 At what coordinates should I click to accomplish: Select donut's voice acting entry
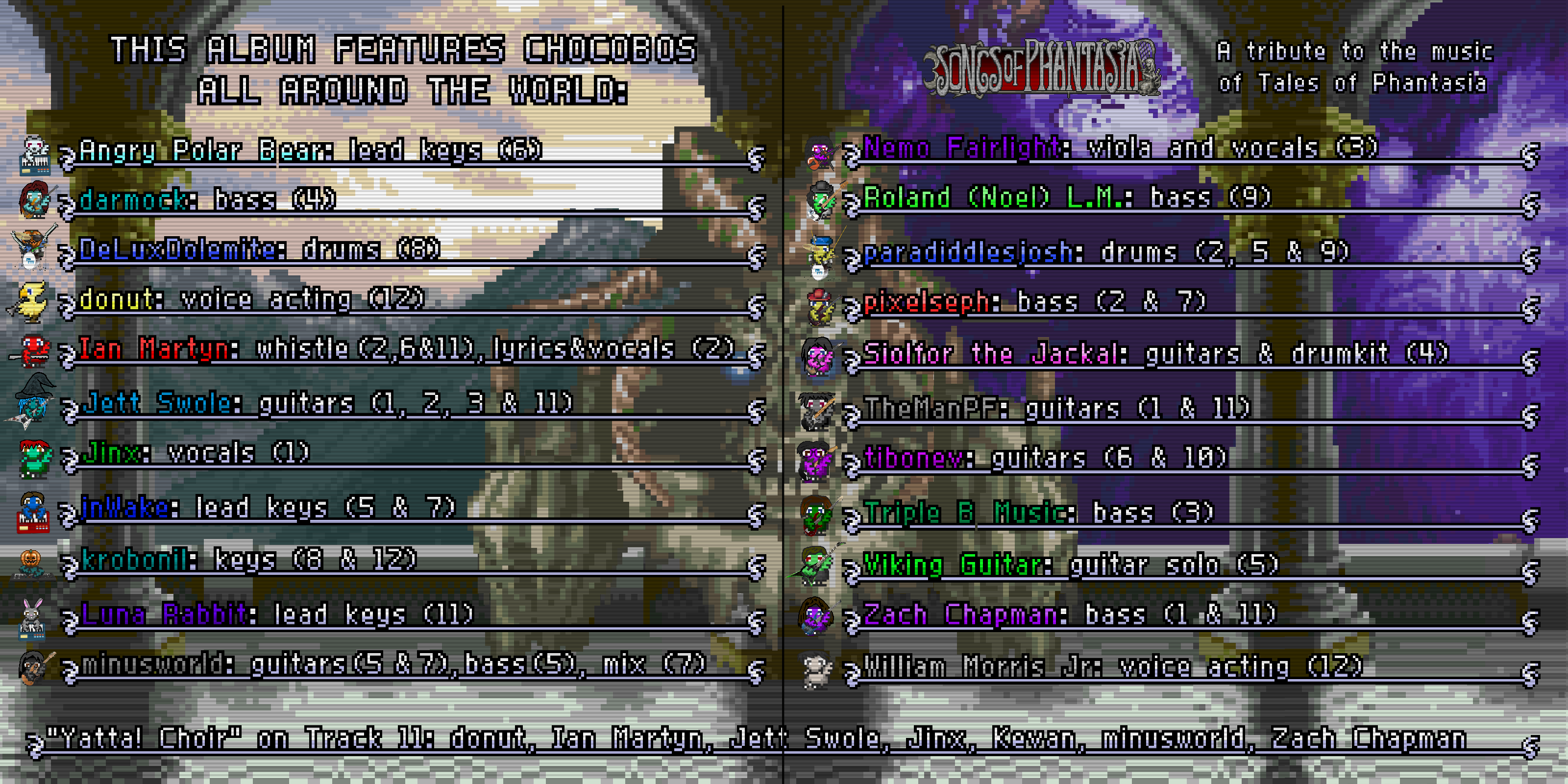pos(251,299)
